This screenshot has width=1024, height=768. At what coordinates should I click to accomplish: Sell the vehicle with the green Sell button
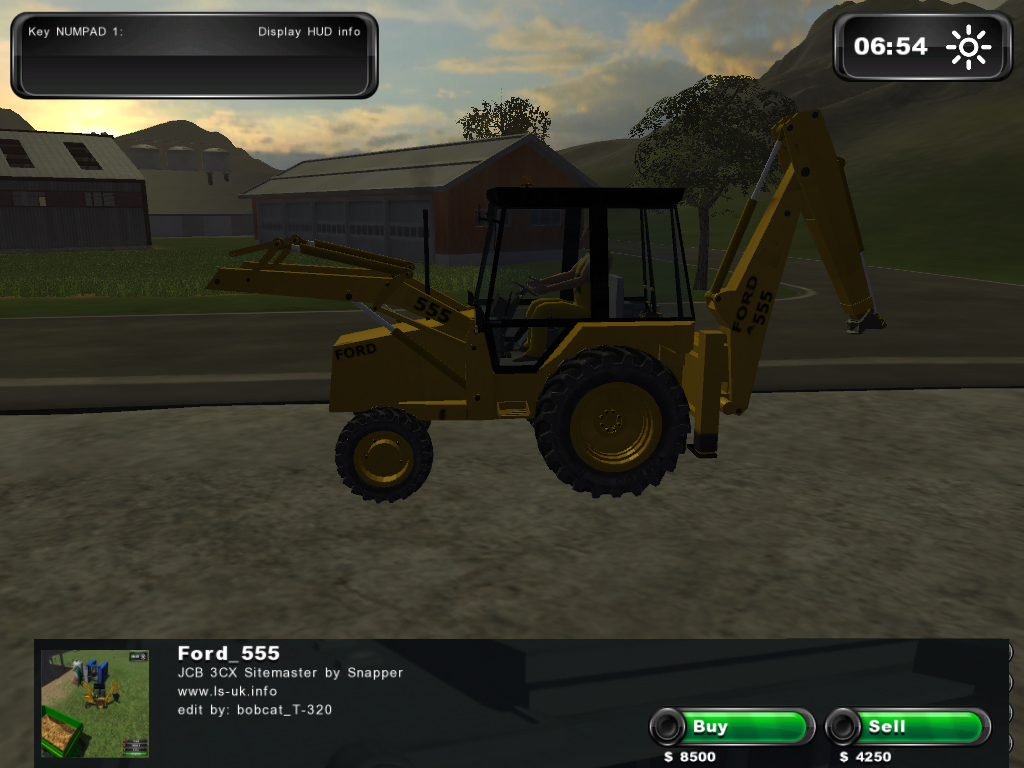coord(908,727)
